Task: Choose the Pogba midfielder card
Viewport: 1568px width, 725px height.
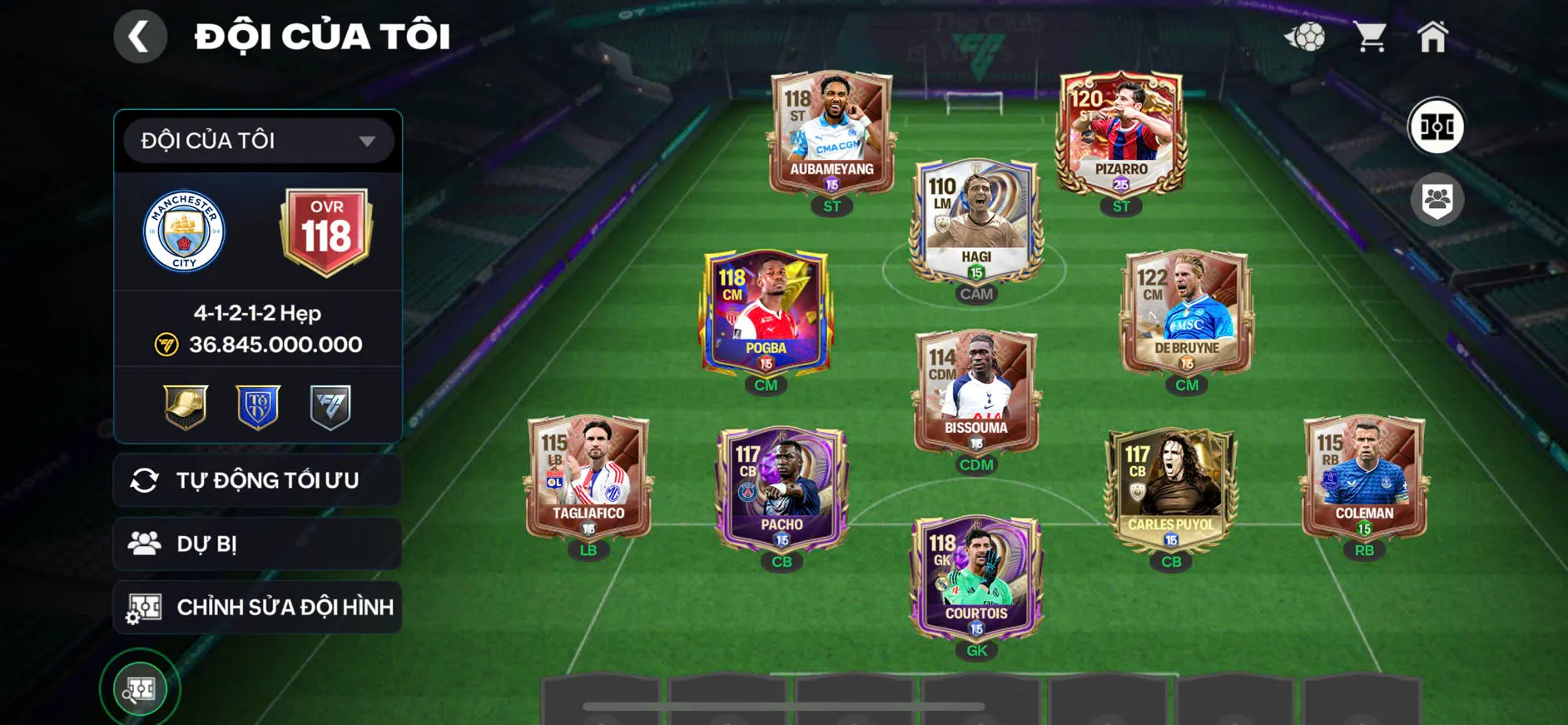Action: click(x=766, y=312)
